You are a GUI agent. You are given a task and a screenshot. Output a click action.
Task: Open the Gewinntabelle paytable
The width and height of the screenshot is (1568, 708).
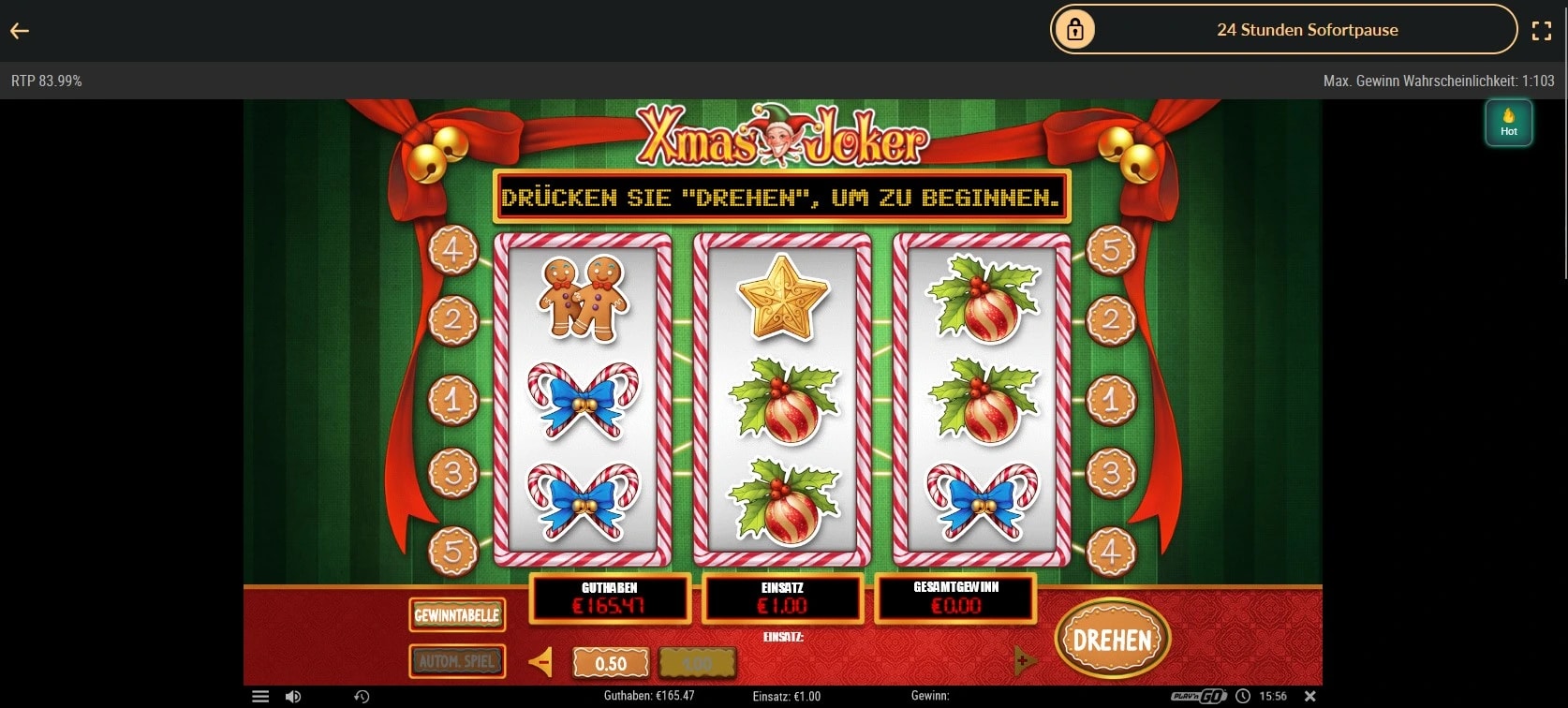point(457,615)
